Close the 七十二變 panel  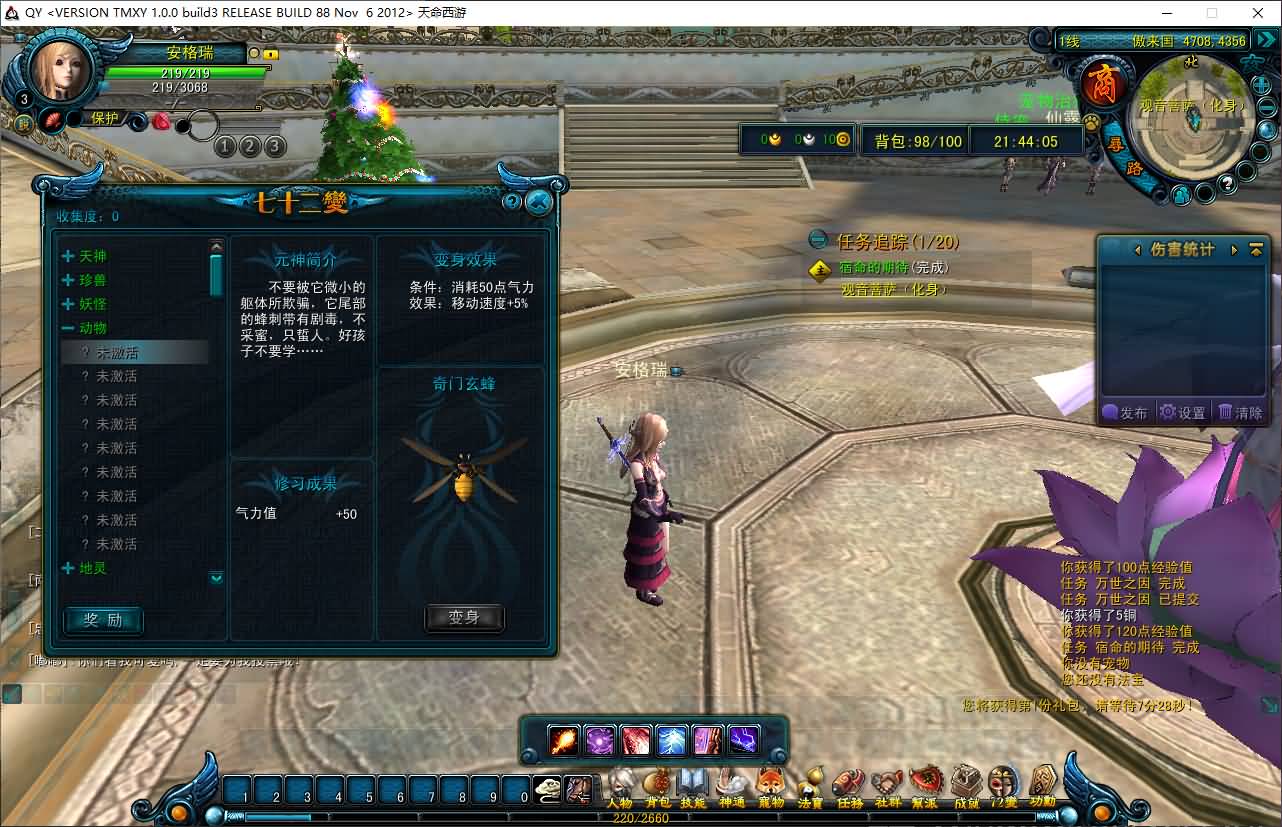point(539,202)
